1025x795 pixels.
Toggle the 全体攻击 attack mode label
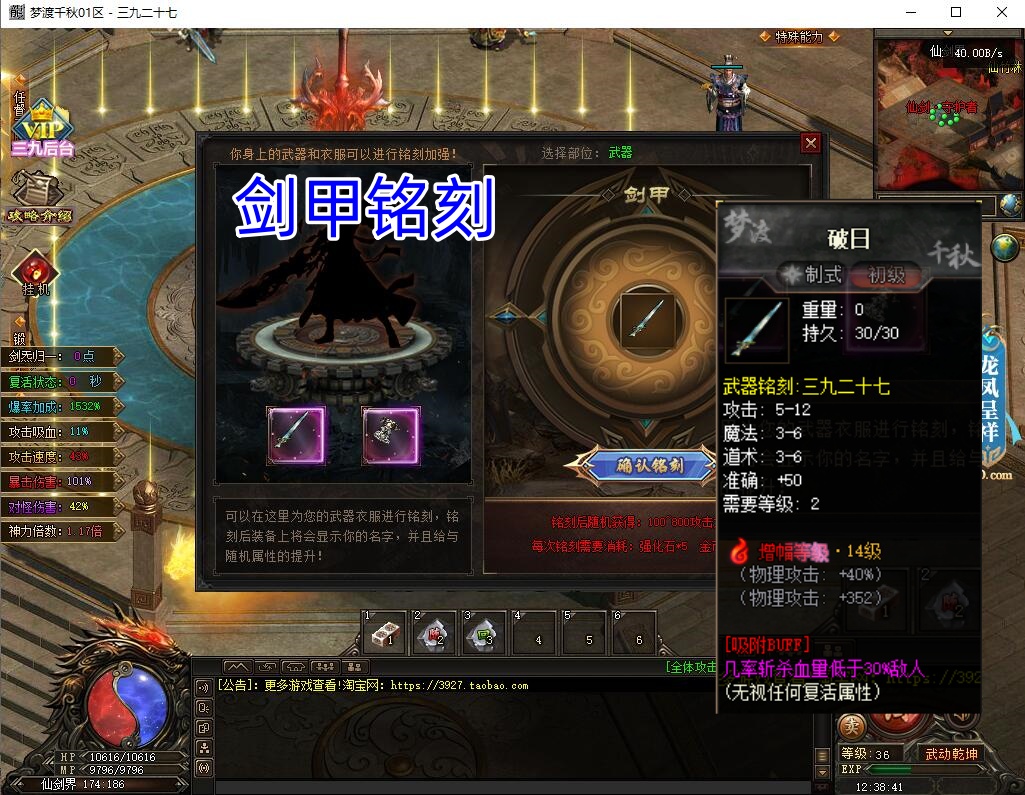coord(690,667)
